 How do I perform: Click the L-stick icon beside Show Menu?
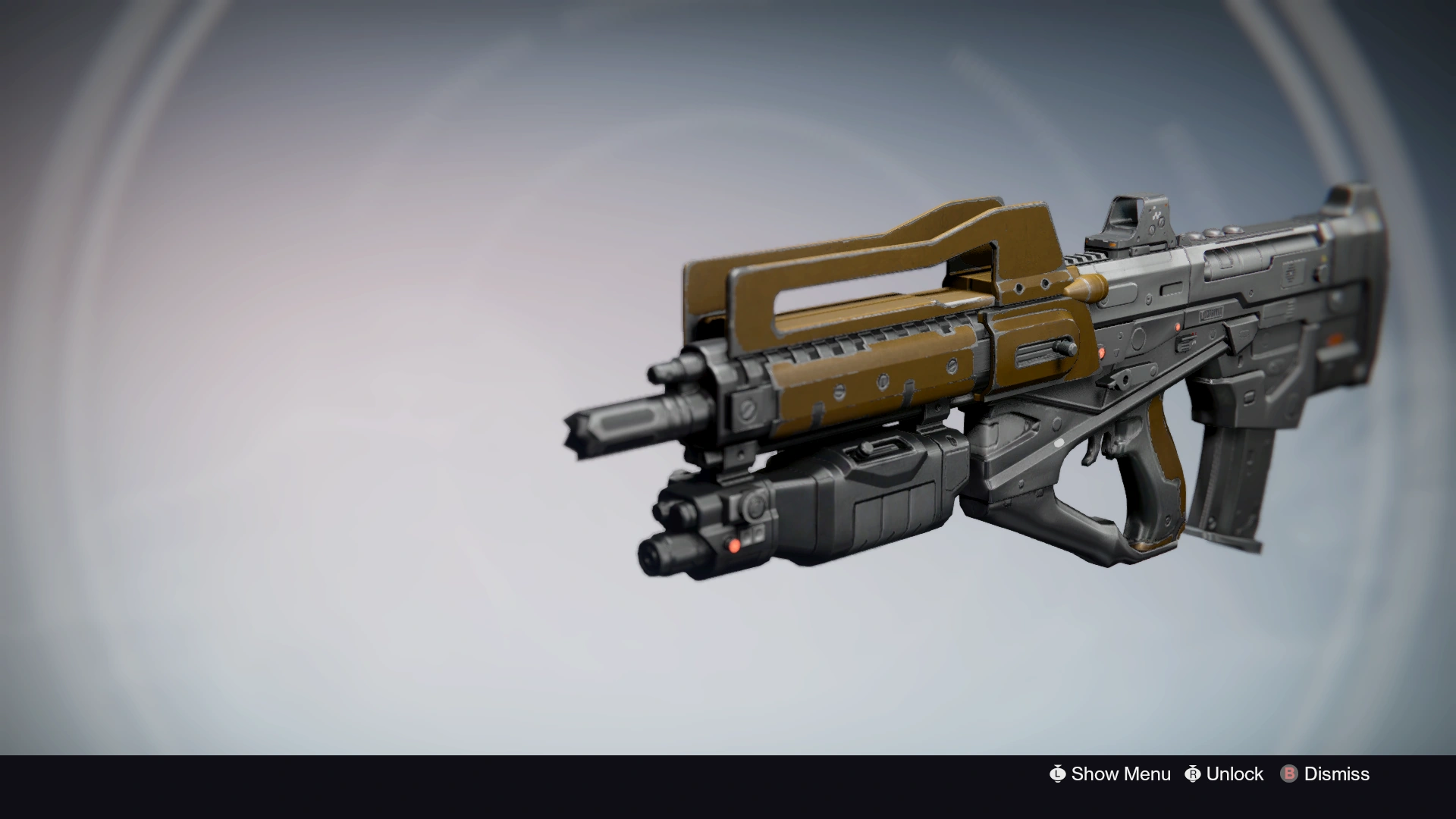pyautogui.click(x=1059, y=773)
